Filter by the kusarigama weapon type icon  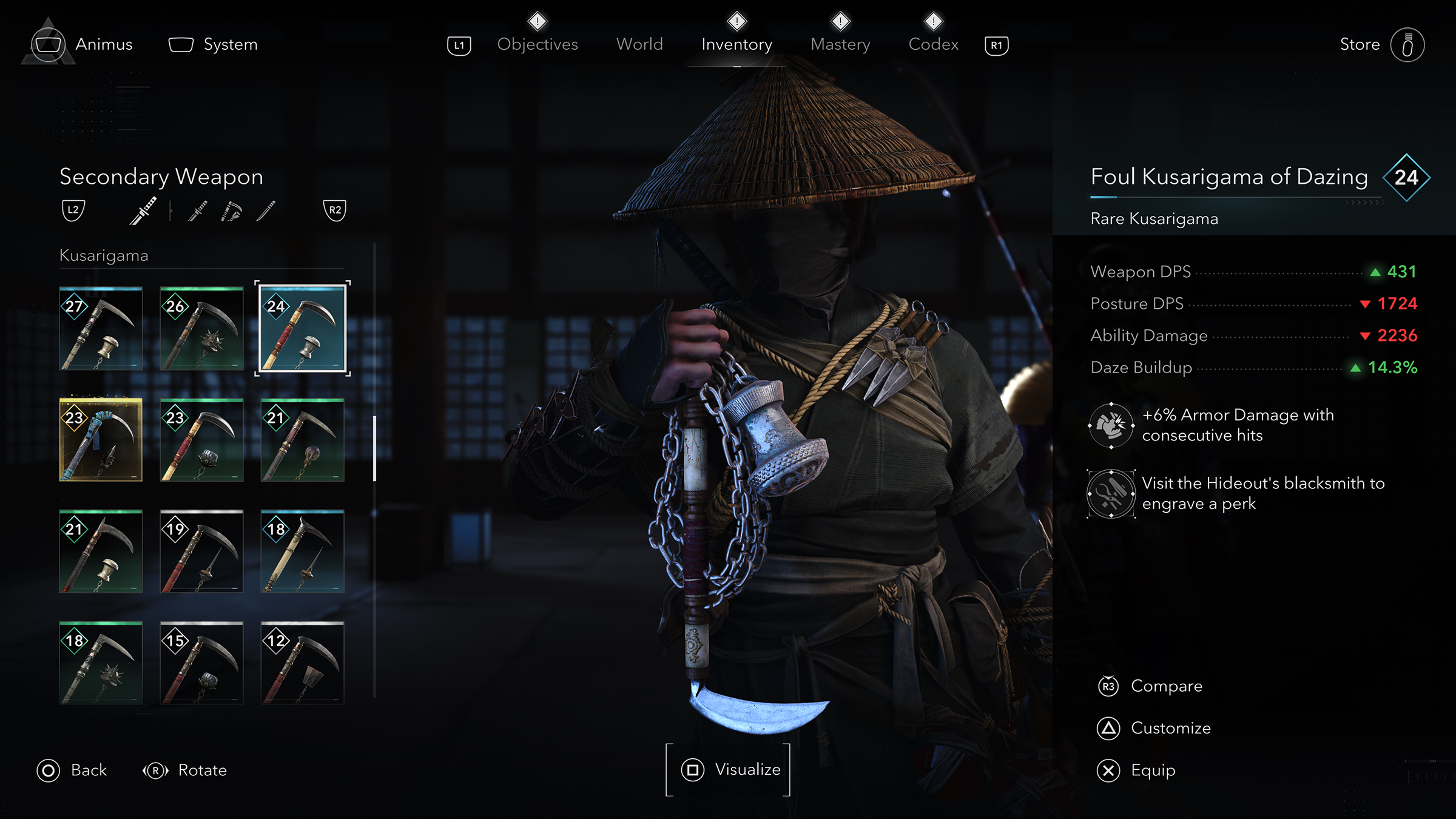[231, 211]
